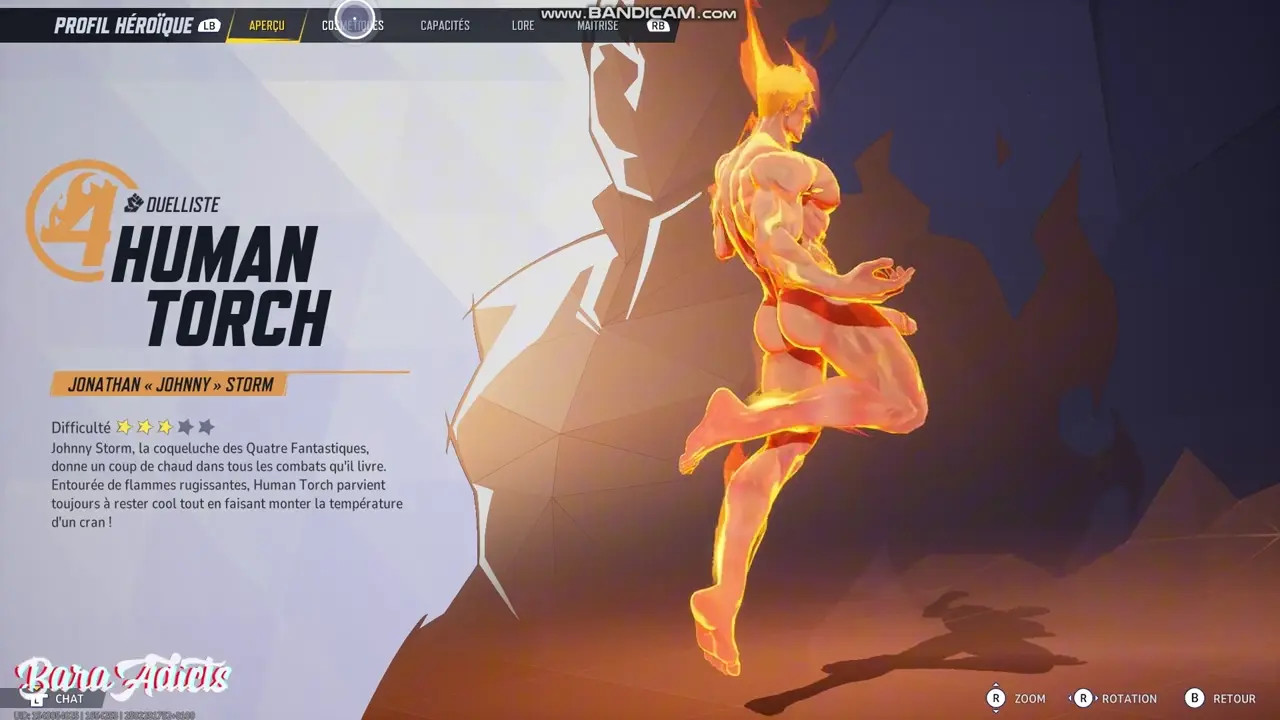Select the Lore tab
1280x720 pixels.
[523, 26]
